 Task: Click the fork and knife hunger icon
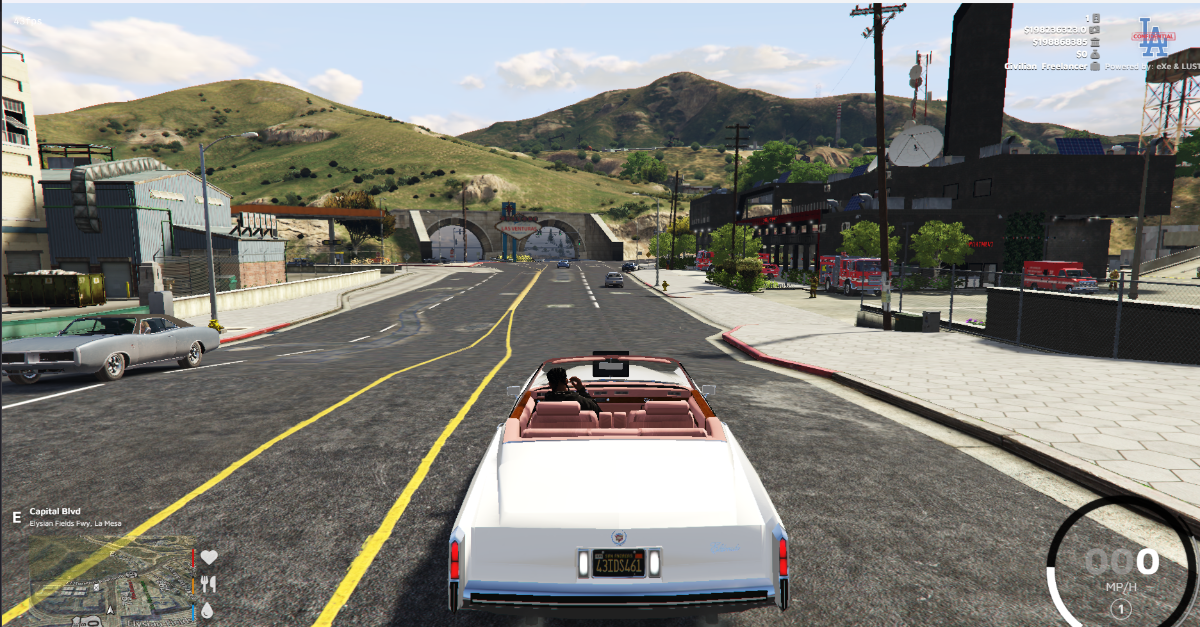click(209, 583)
